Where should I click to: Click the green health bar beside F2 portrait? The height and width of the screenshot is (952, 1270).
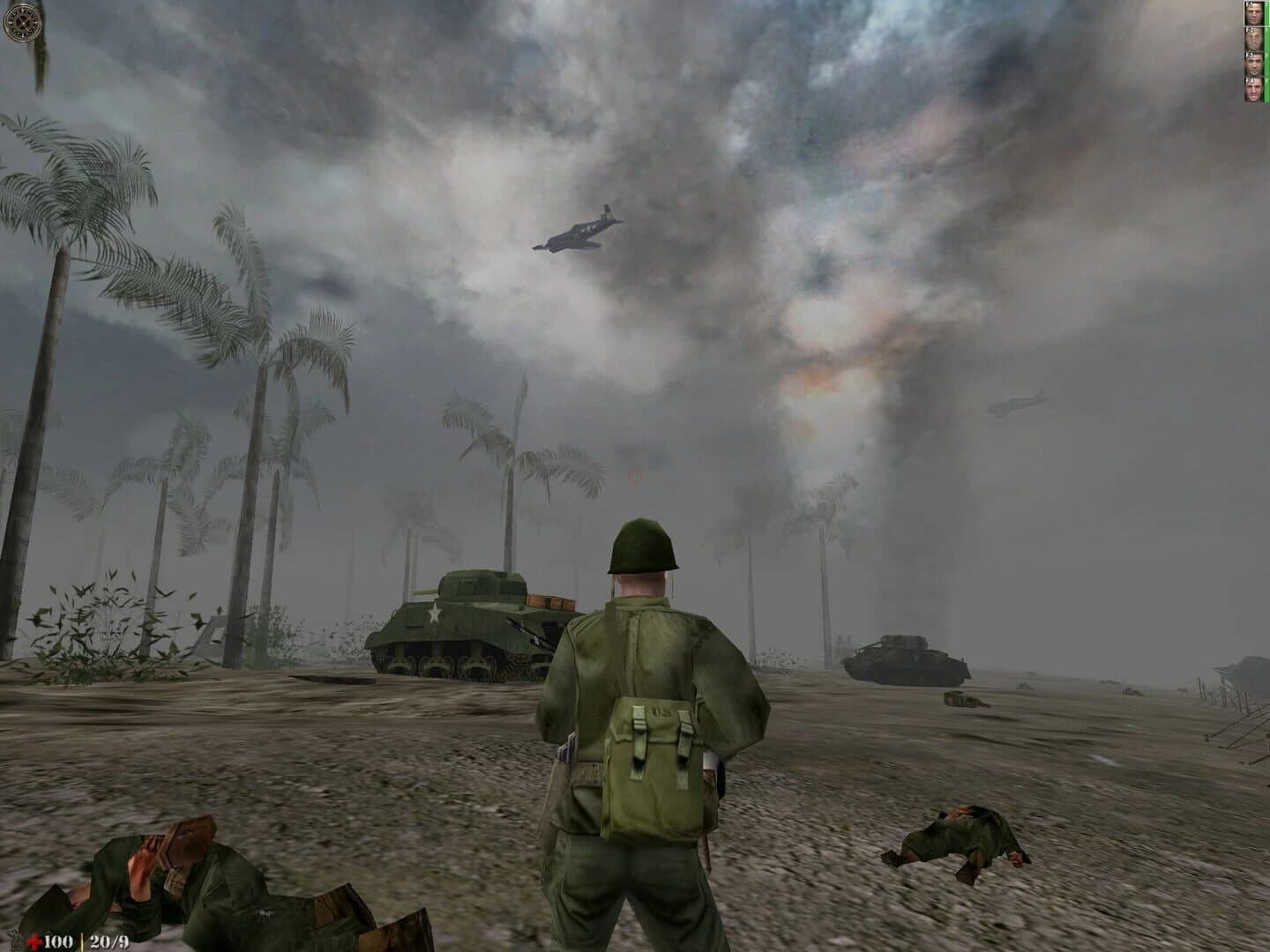[1267, 38]
